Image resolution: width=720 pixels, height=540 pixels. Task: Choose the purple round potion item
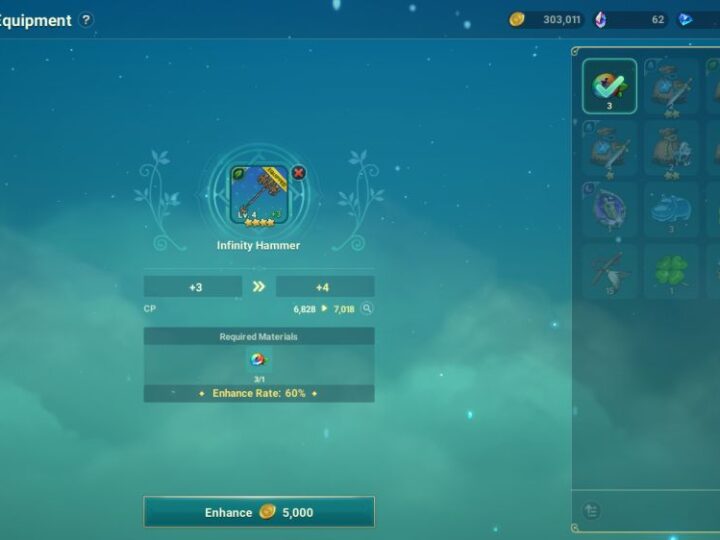coord(610,209)
